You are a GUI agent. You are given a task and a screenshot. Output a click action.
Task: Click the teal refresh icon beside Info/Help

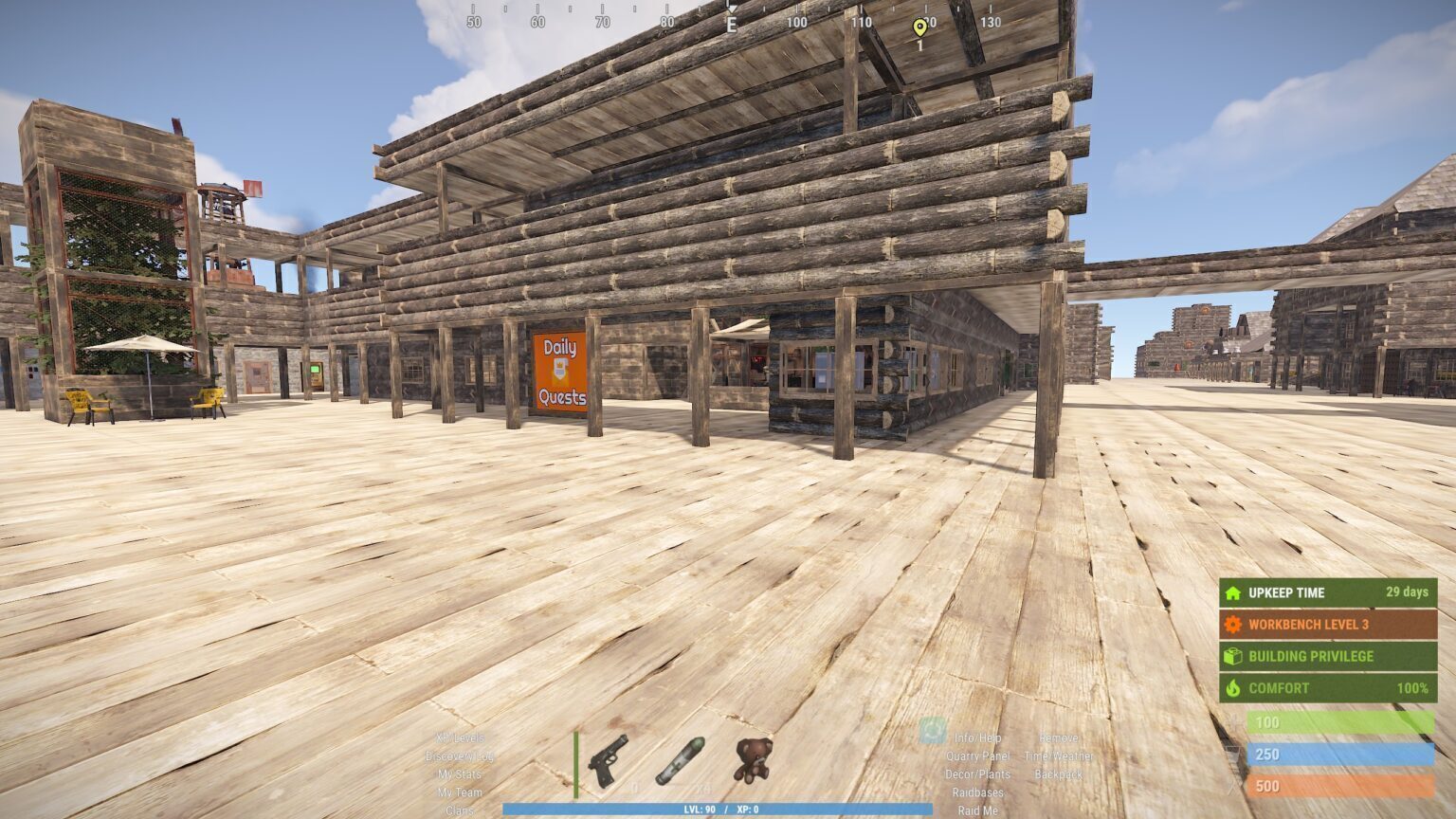[933, 731]
